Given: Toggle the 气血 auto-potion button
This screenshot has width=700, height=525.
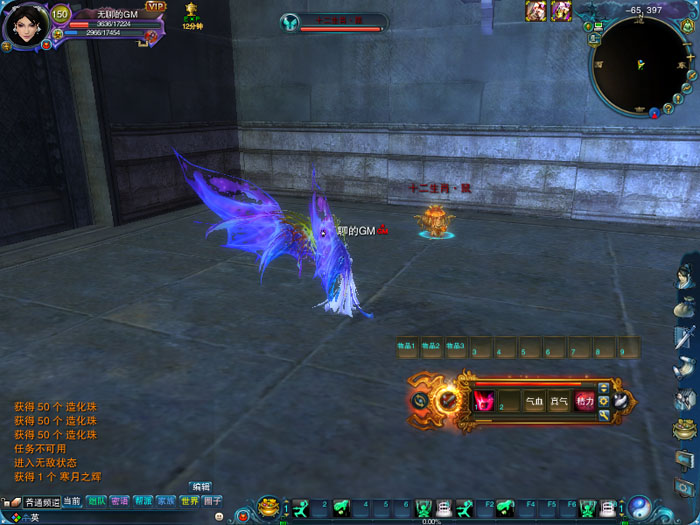Looking at the screenshot, I should coord(534,401).
